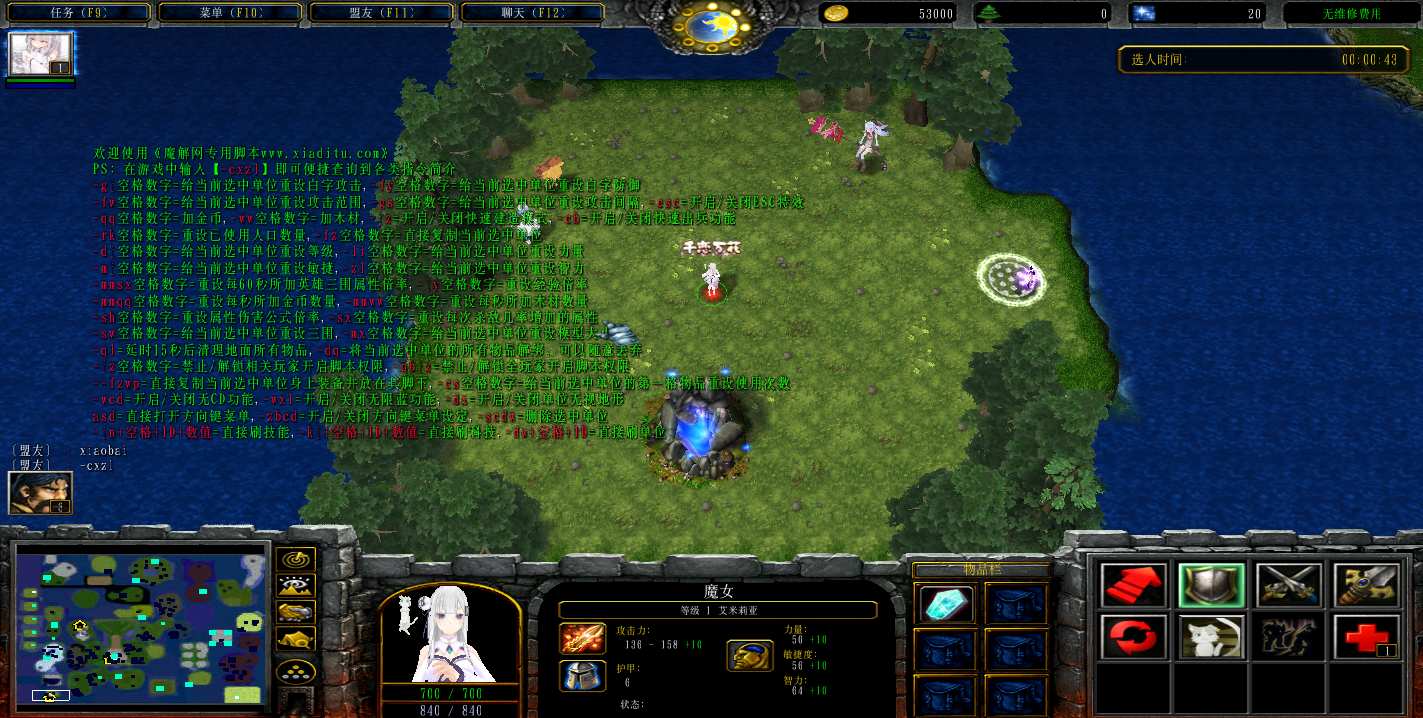Image resolution: width=1423 pixels, height=718 pixels.
Task: Use the cyan crystal inventory item
Action: pos(944,604)
